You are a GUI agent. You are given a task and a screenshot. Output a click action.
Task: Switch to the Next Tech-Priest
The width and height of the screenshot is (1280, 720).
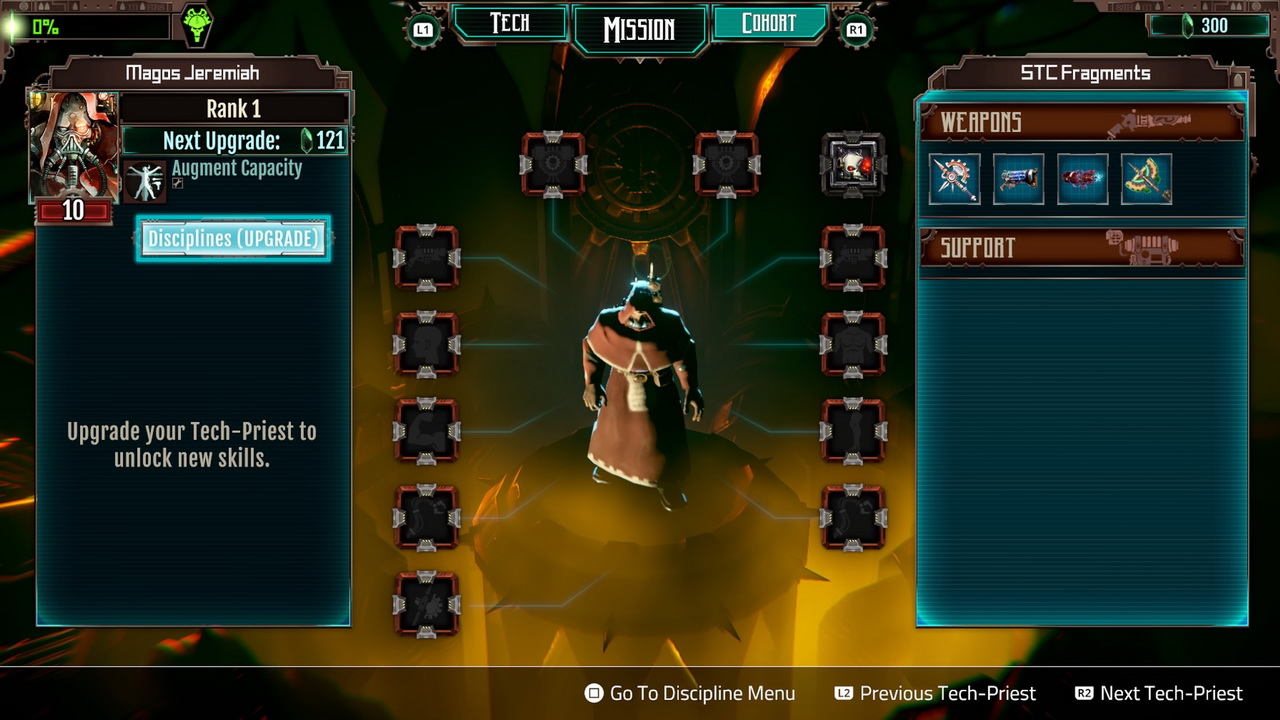[1158, 693]
